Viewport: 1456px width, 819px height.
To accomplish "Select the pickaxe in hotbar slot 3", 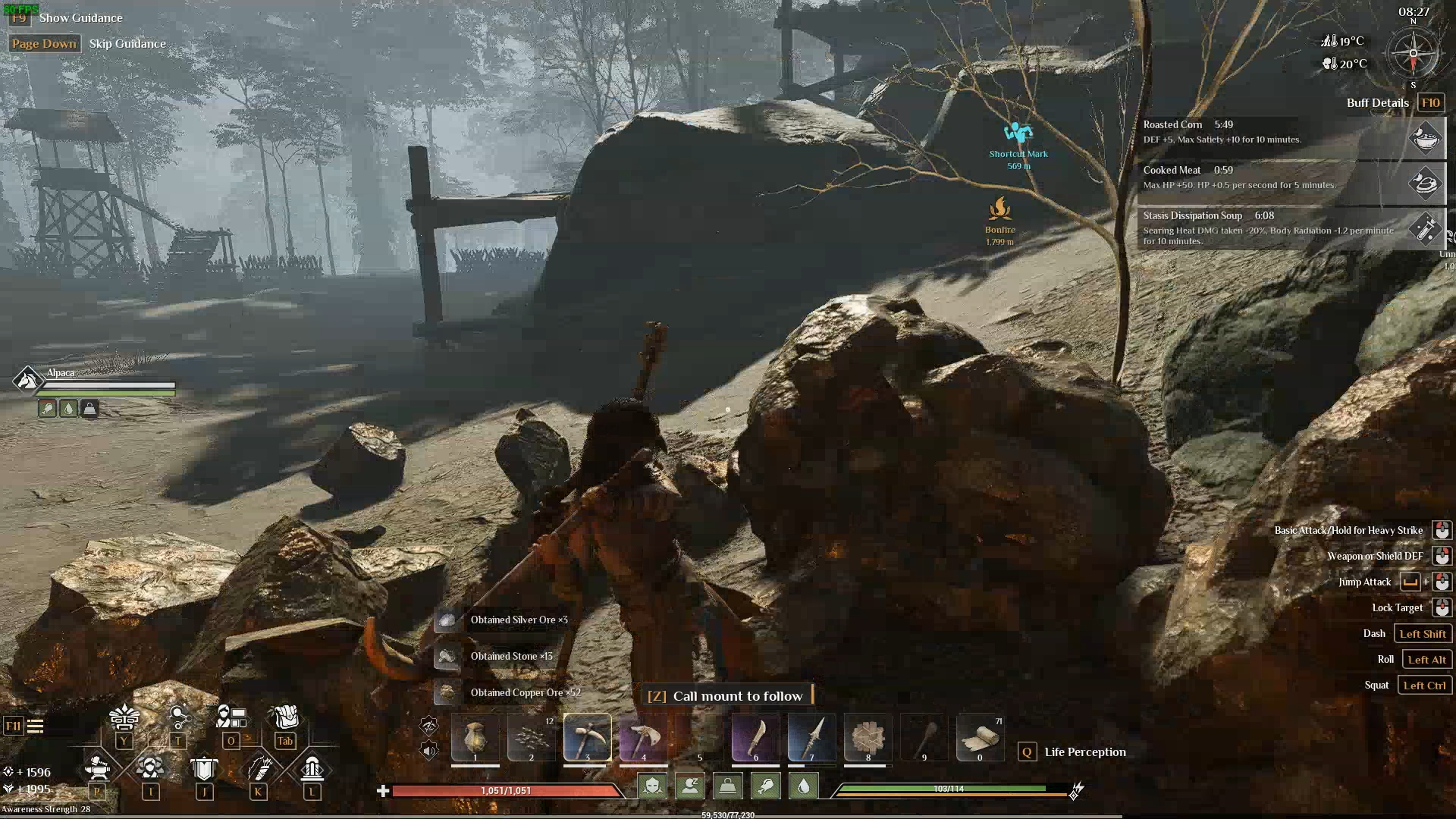I will coord(587,736).
